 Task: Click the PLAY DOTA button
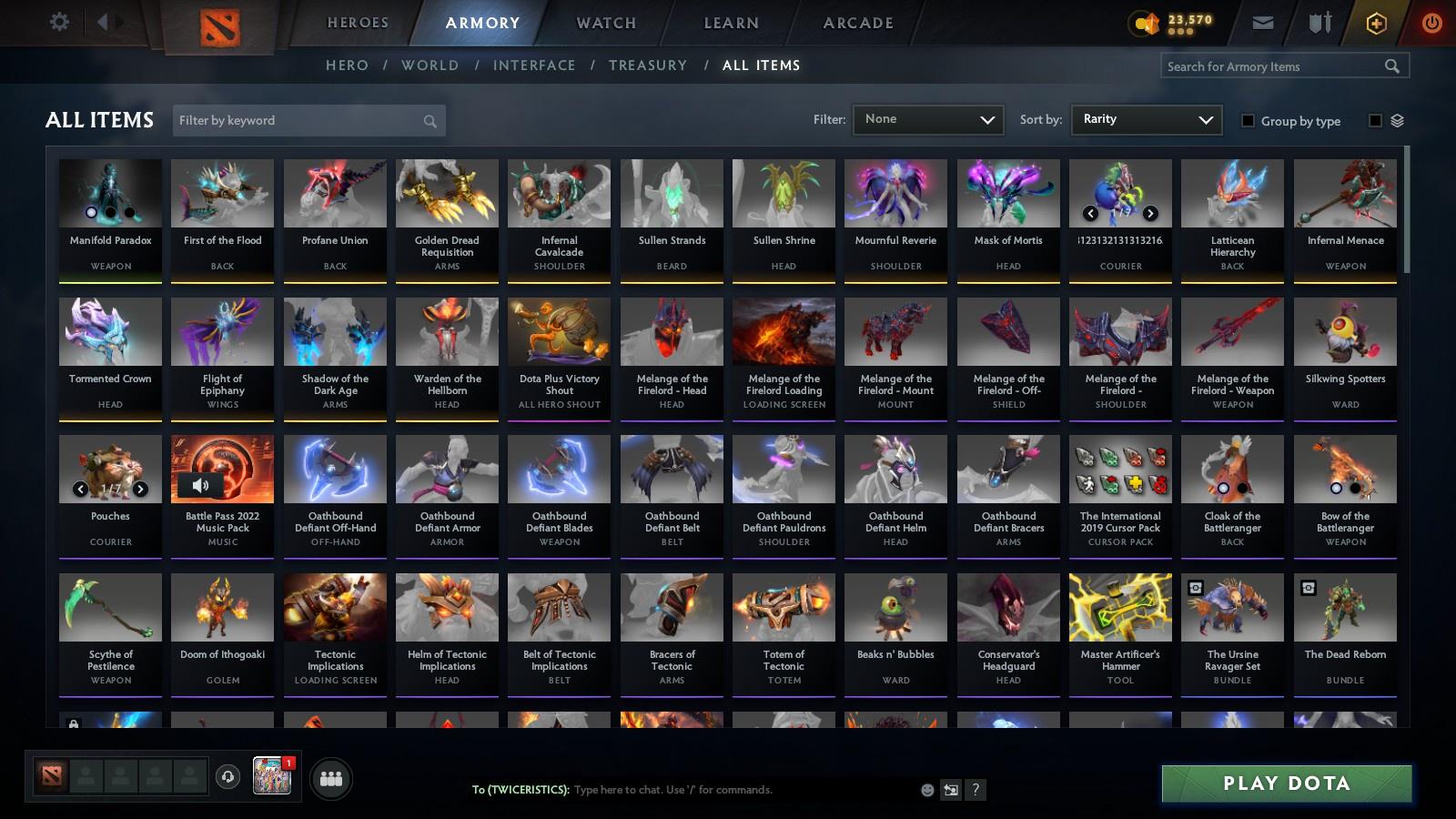(1285, 783)
